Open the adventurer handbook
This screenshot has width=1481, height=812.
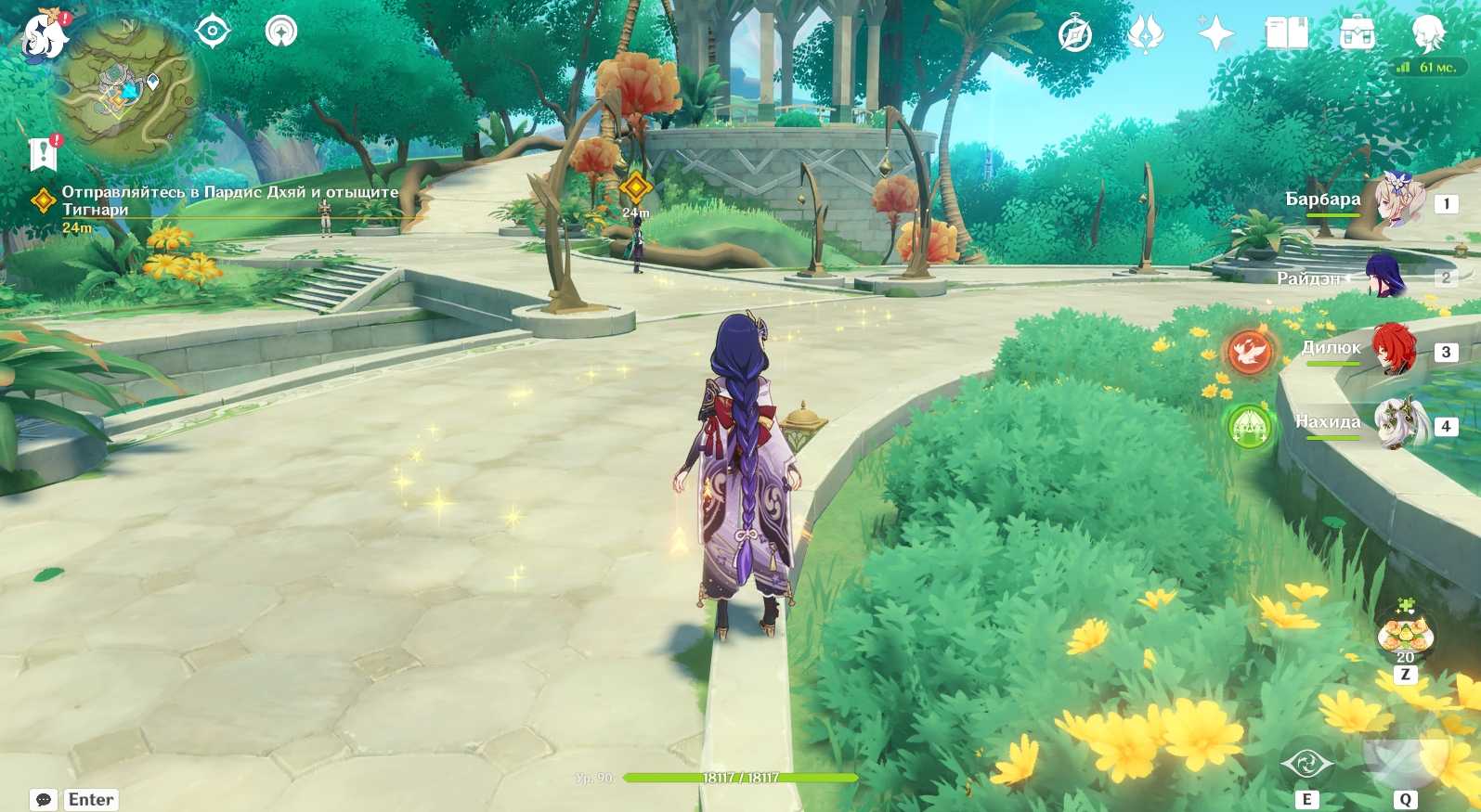click(1286, 35)
